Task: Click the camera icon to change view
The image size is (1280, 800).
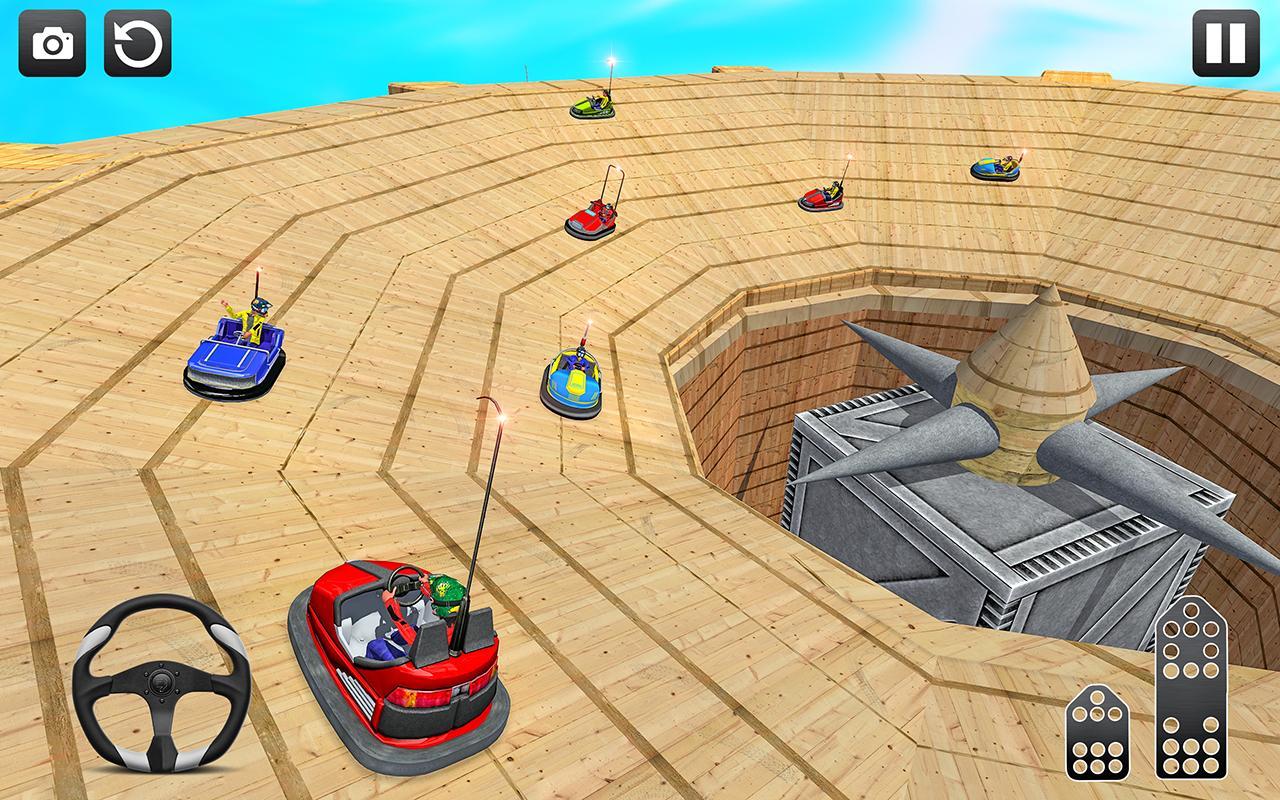Action: tap(51, 43)
